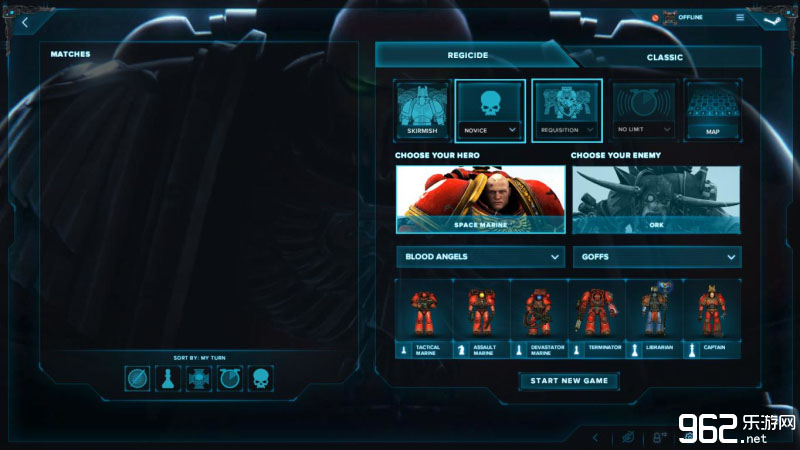The width and height of the screenshot is (800, 450).
Task: Choose the Skirmish game type tile
Action: 422,110
